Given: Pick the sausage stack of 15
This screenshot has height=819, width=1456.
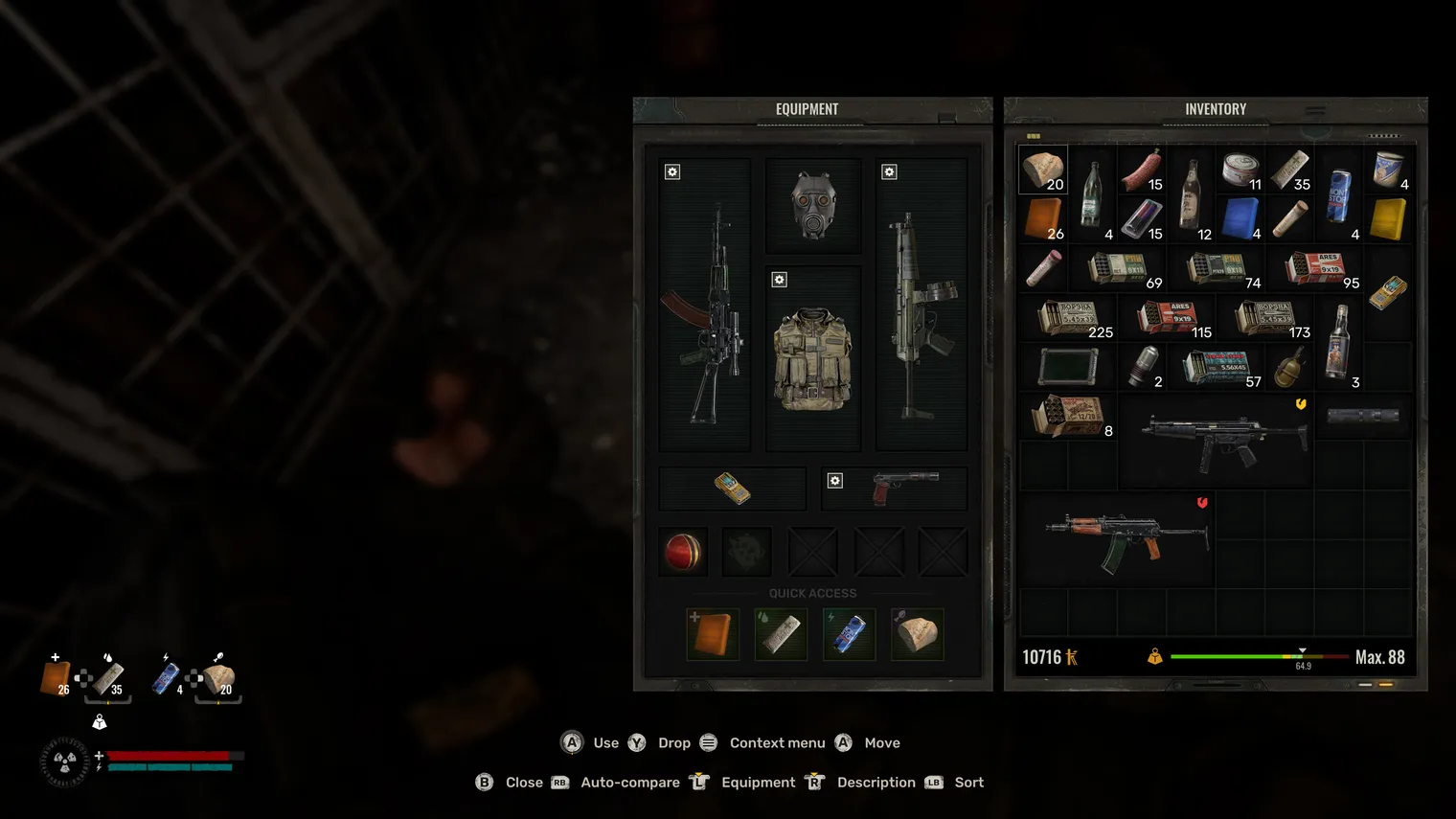Looking at the screenshot, I should [x=1142, y=170].
